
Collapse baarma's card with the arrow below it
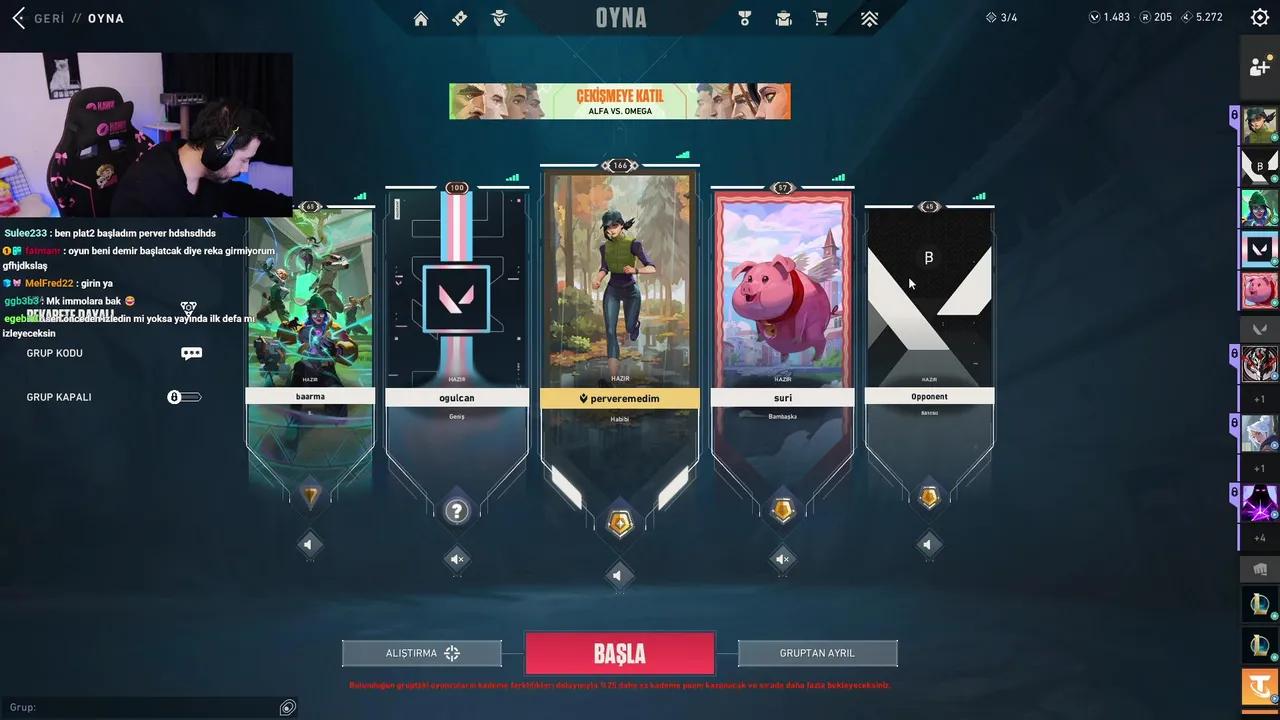point(309,544)
